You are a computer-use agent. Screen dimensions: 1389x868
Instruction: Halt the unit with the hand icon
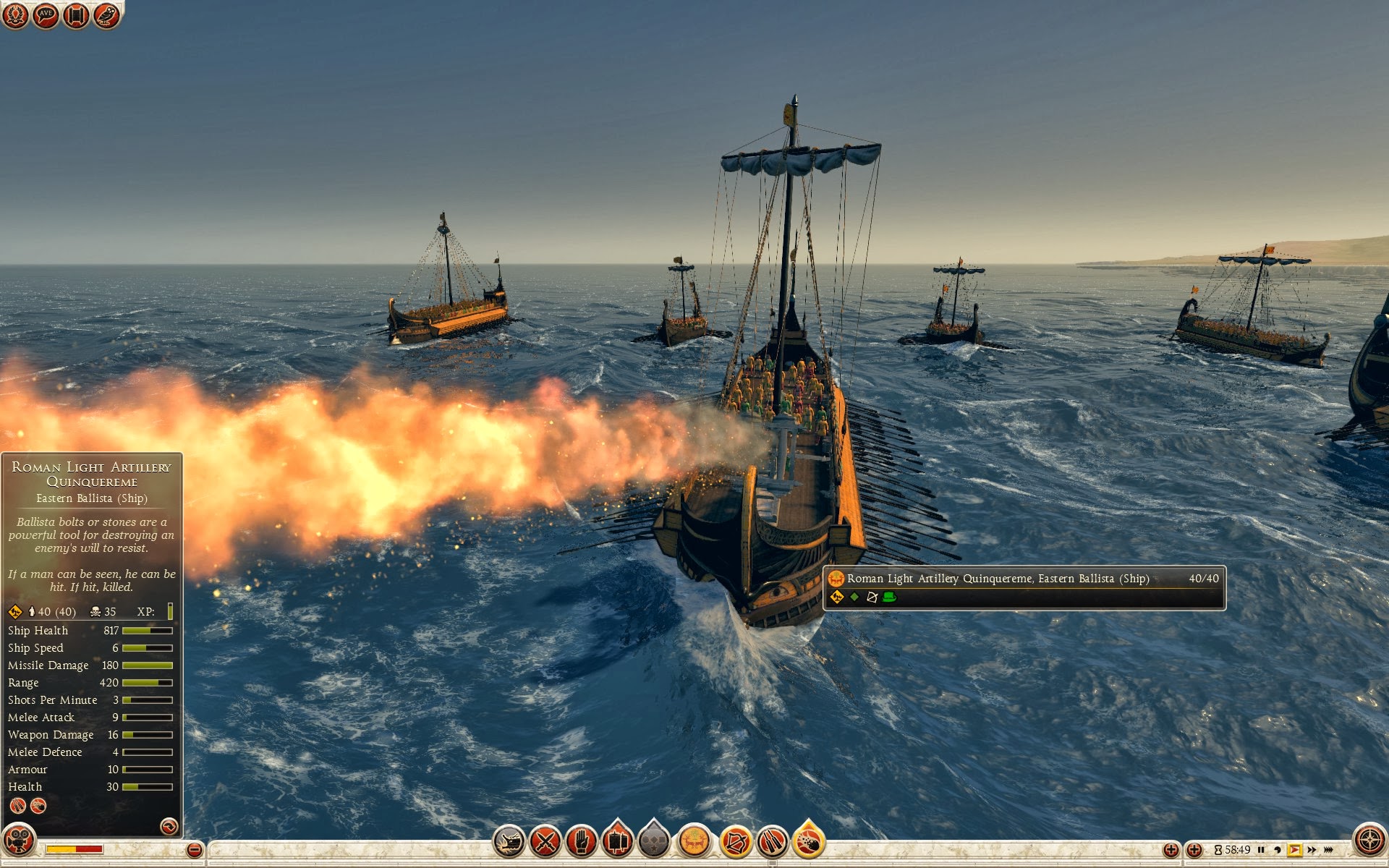tap(581, 842)
